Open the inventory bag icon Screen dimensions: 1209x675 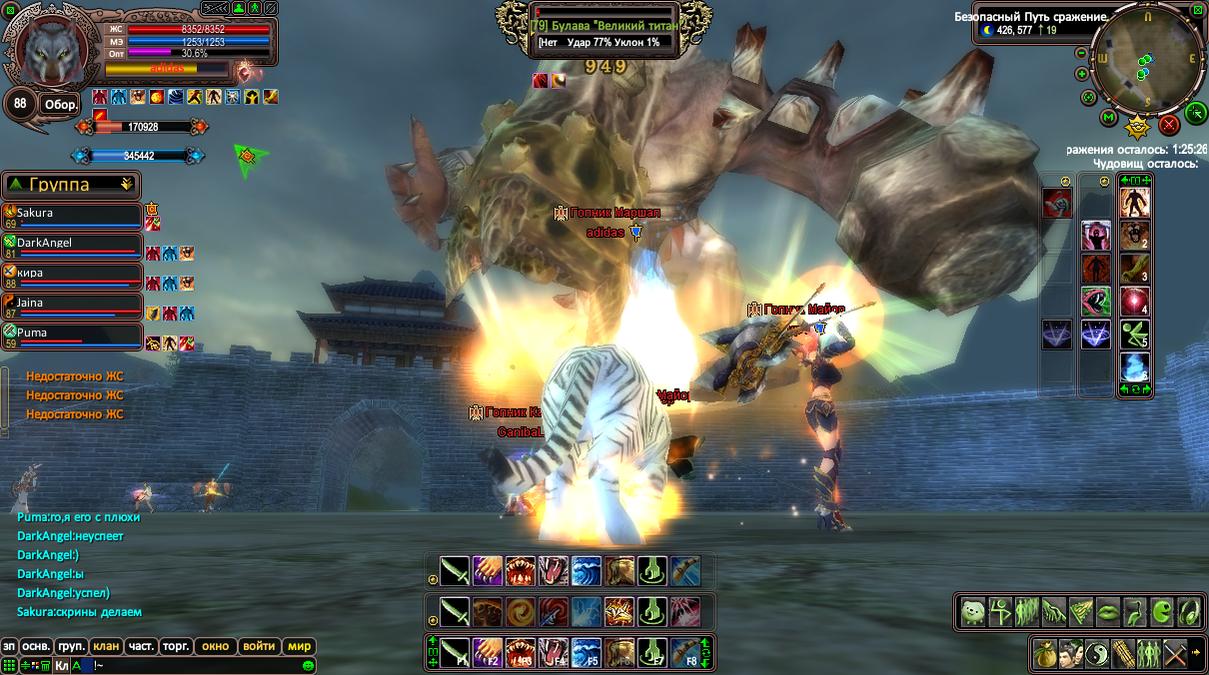coord(1045,653)
